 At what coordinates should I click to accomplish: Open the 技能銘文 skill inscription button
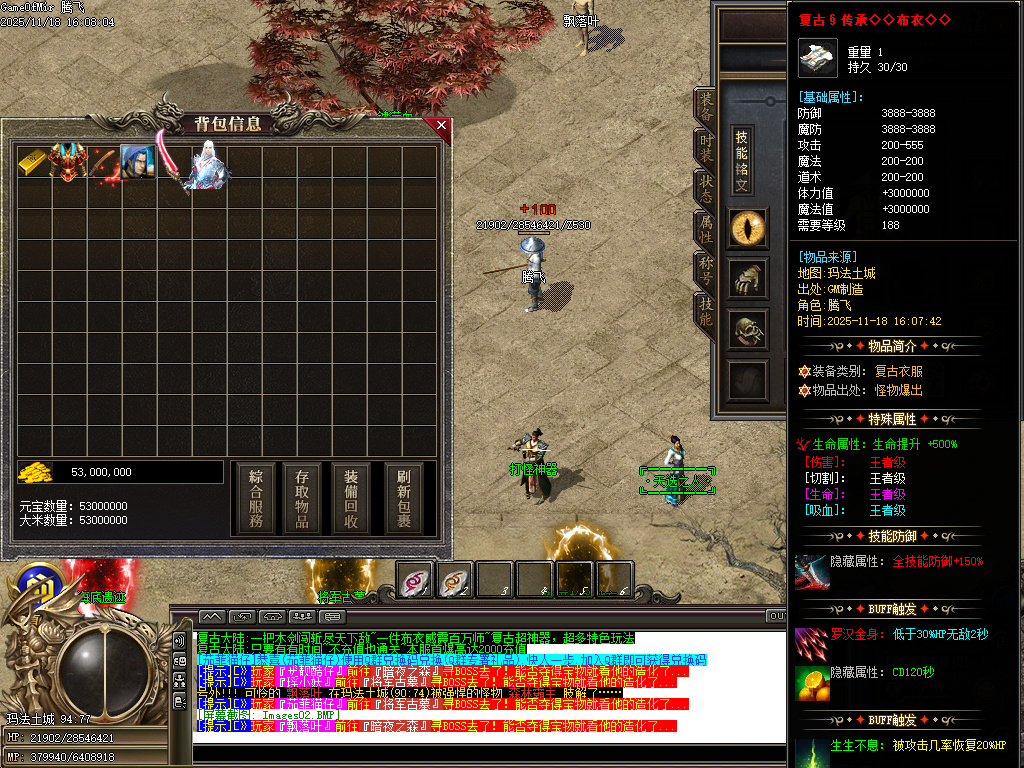point(742,161)
